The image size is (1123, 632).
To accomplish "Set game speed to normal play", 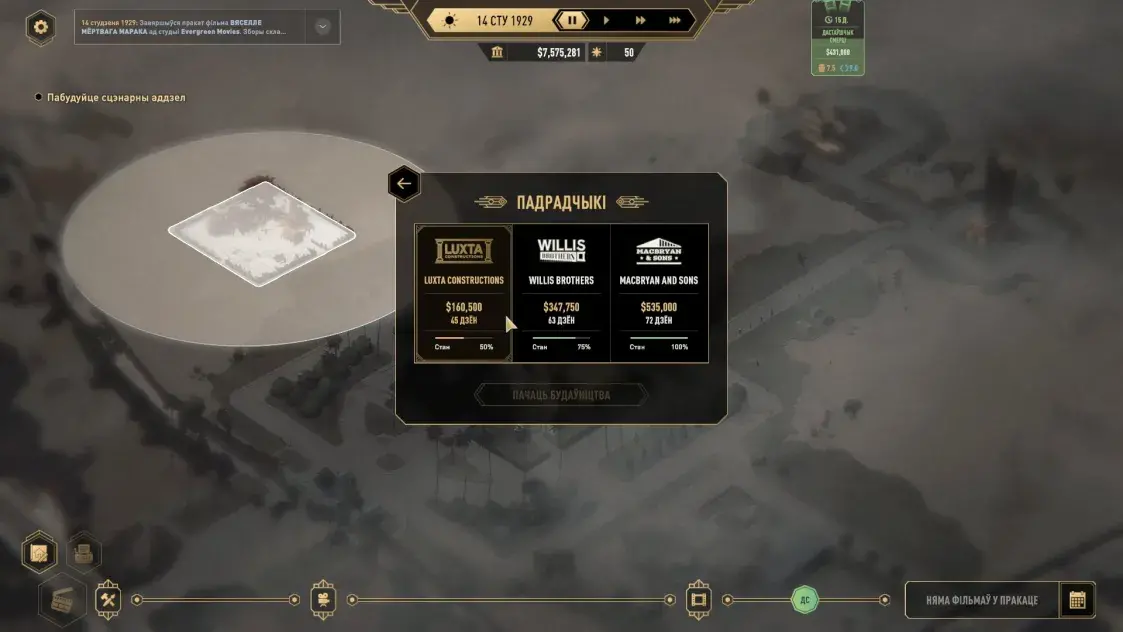I will coord(606,20).
